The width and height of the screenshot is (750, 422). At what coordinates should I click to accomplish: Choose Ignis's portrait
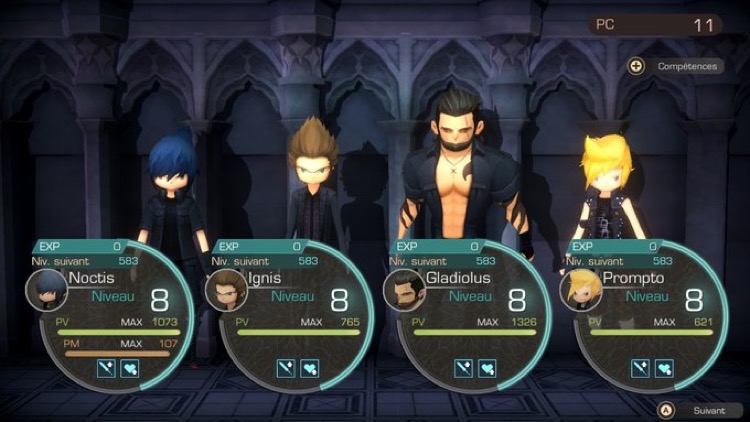(225, 290)
